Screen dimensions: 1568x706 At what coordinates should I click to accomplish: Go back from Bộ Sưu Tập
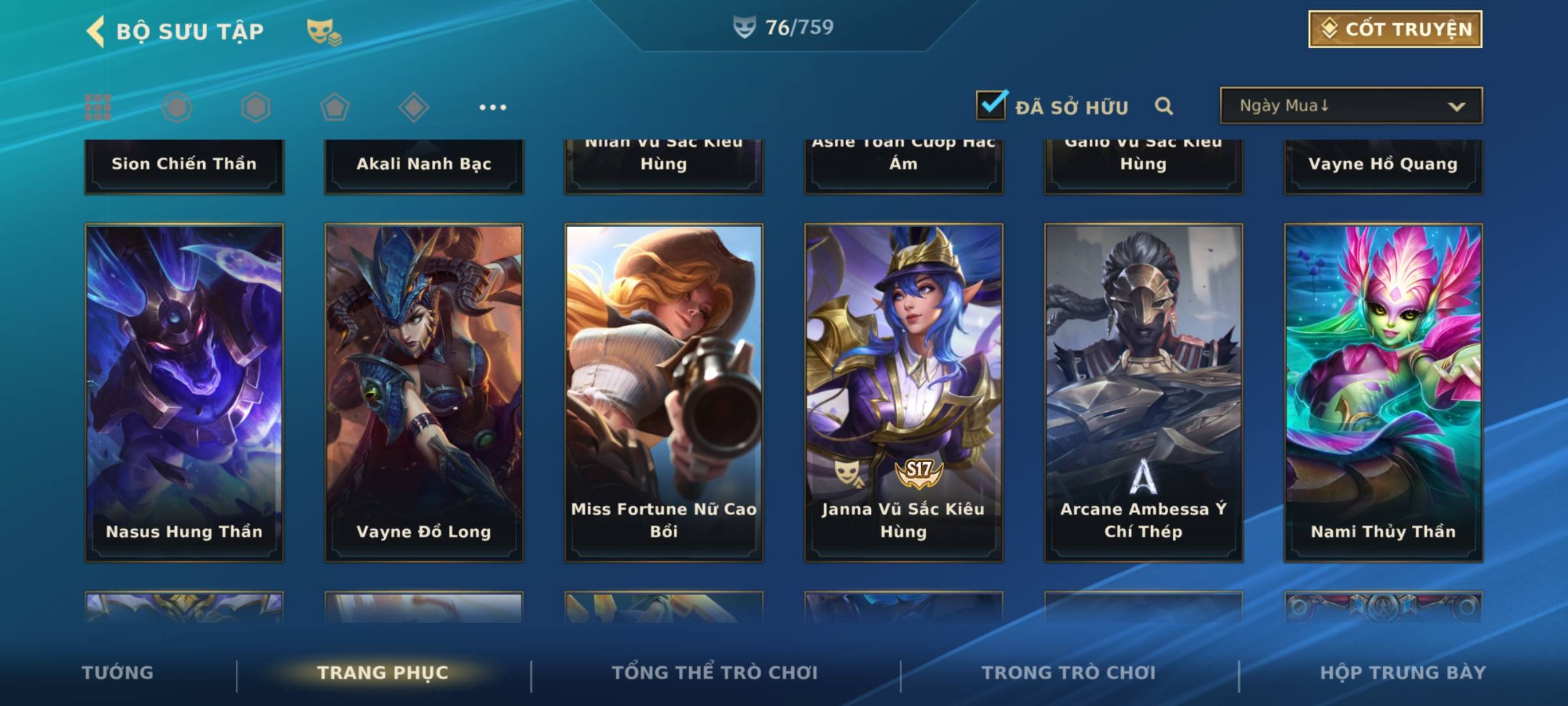click(x=97, y=31)
